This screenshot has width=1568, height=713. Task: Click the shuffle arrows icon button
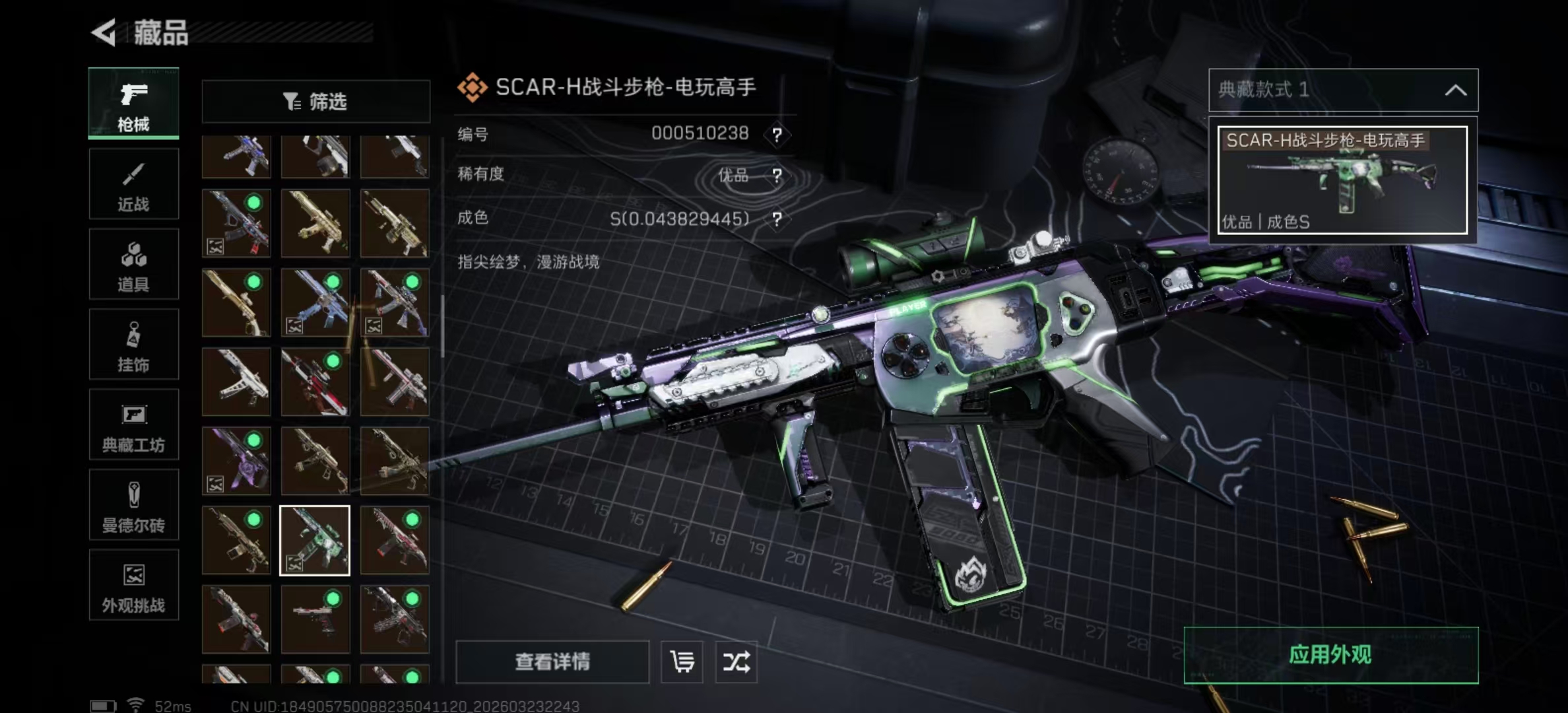(736, 662)
